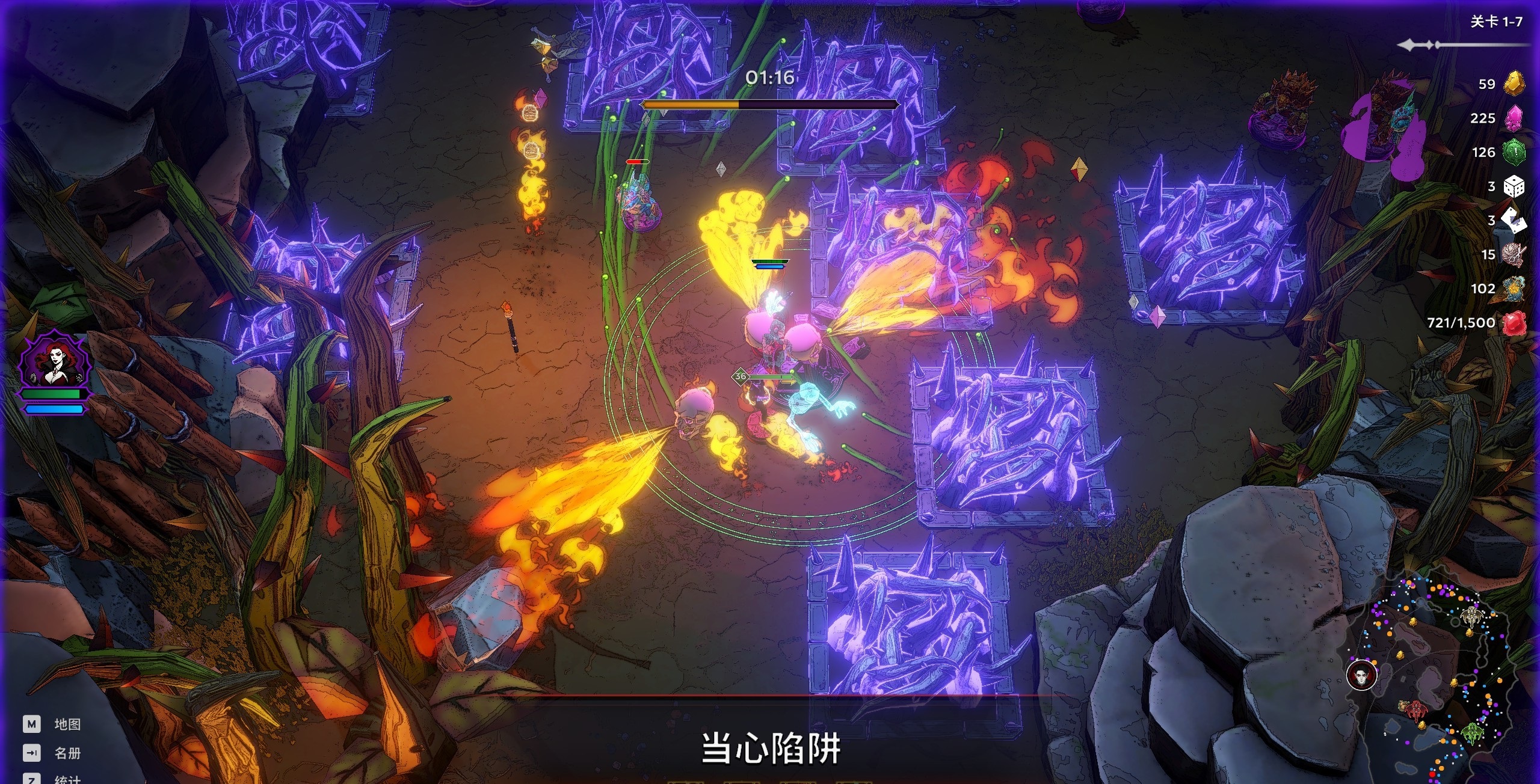The width and height of the screenshot is (1540, 784).
Task: Click the red gem icon at 721/1,500
Action: point(1514,323)
